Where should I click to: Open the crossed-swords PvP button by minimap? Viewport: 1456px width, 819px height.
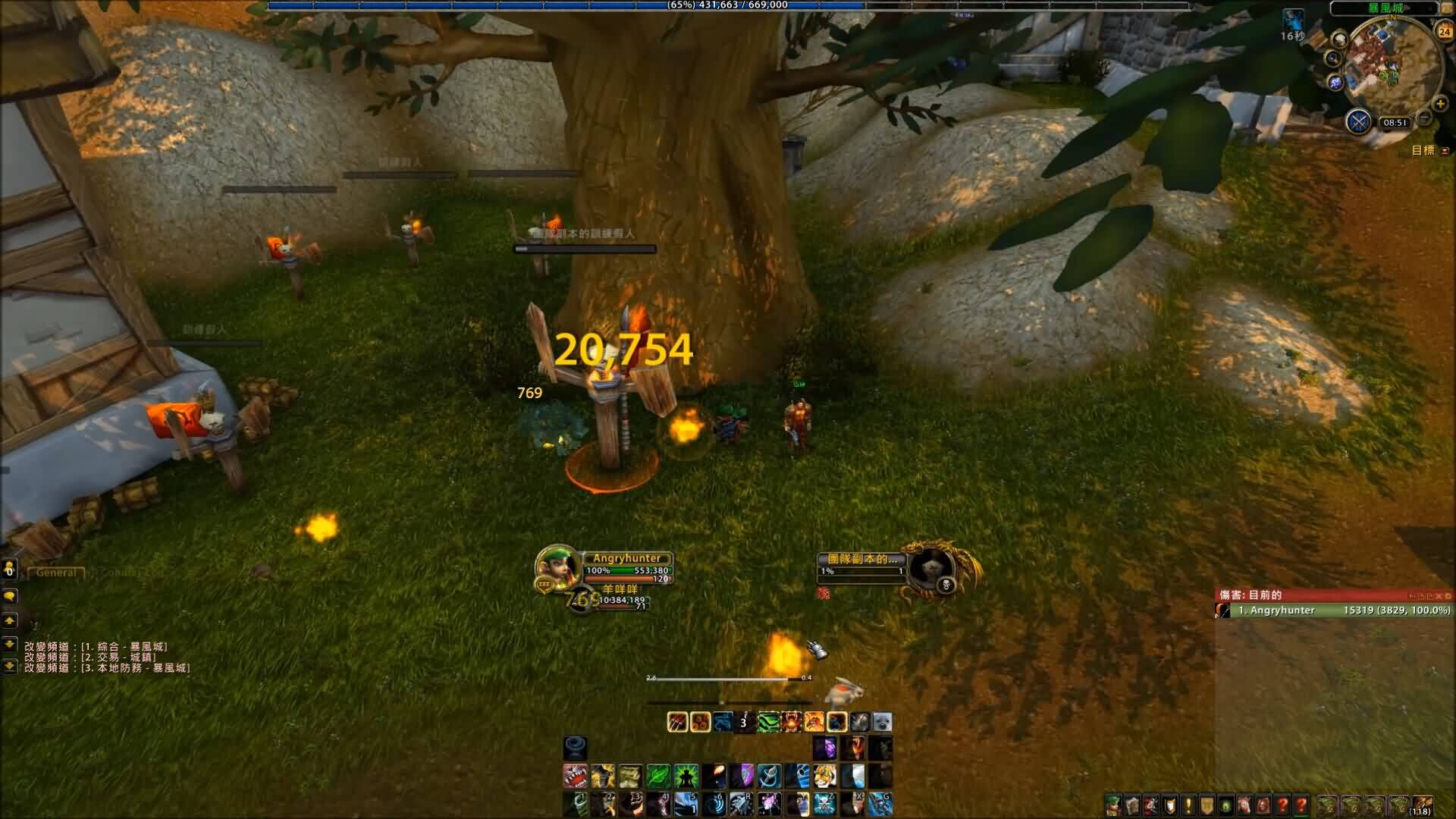point(1358,121)
